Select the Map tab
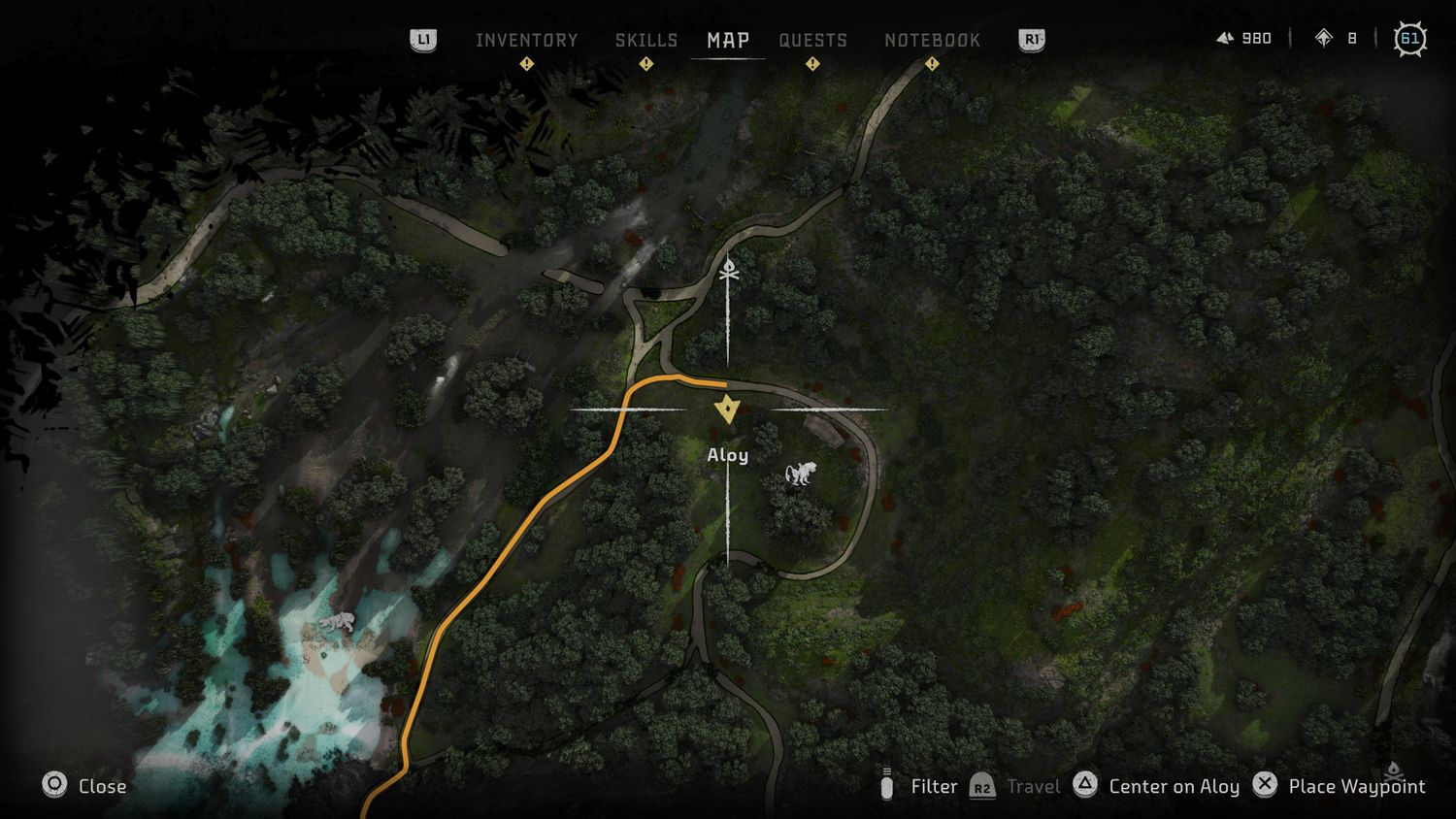 pos(728,40)
